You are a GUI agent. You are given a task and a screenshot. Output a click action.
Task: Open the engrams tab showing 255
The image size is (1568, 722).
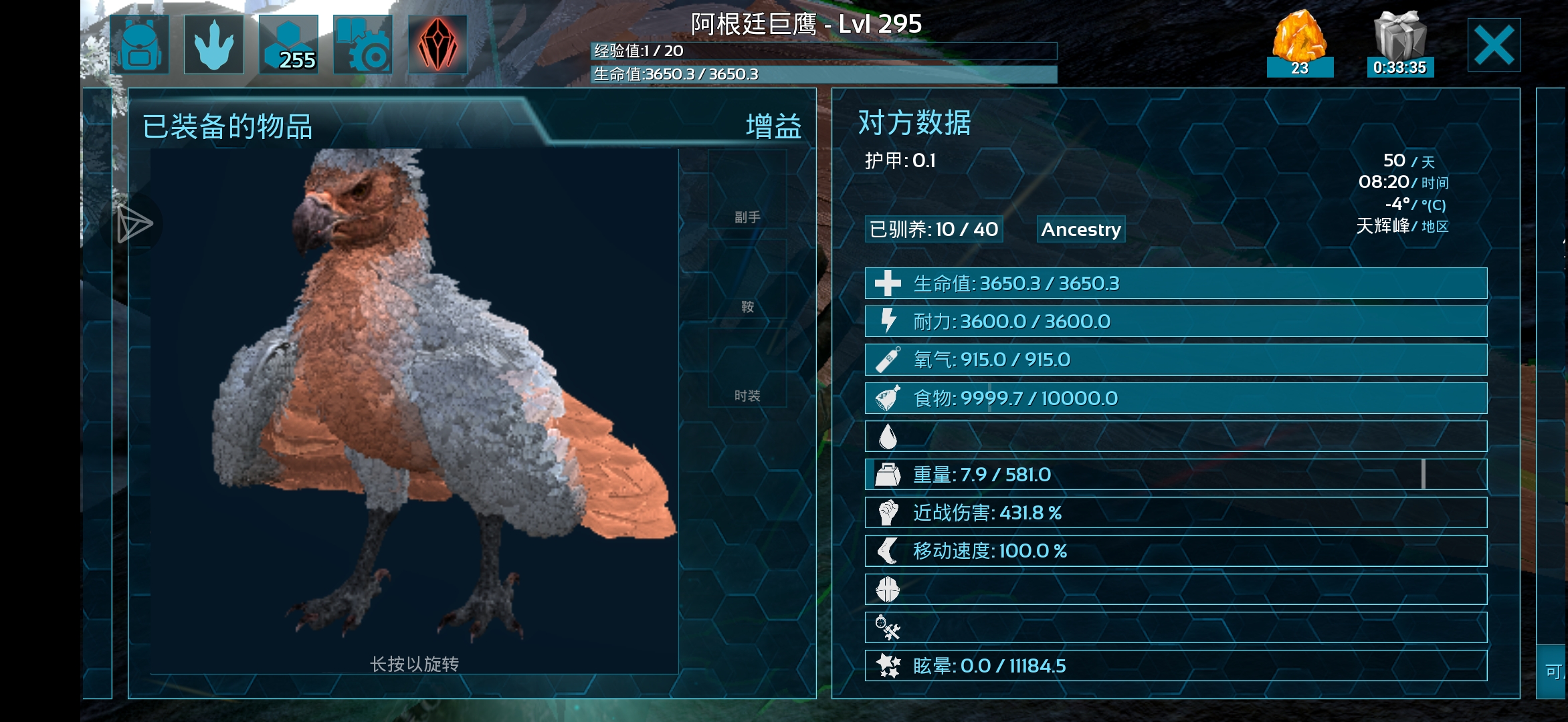(x=288, y=45)
